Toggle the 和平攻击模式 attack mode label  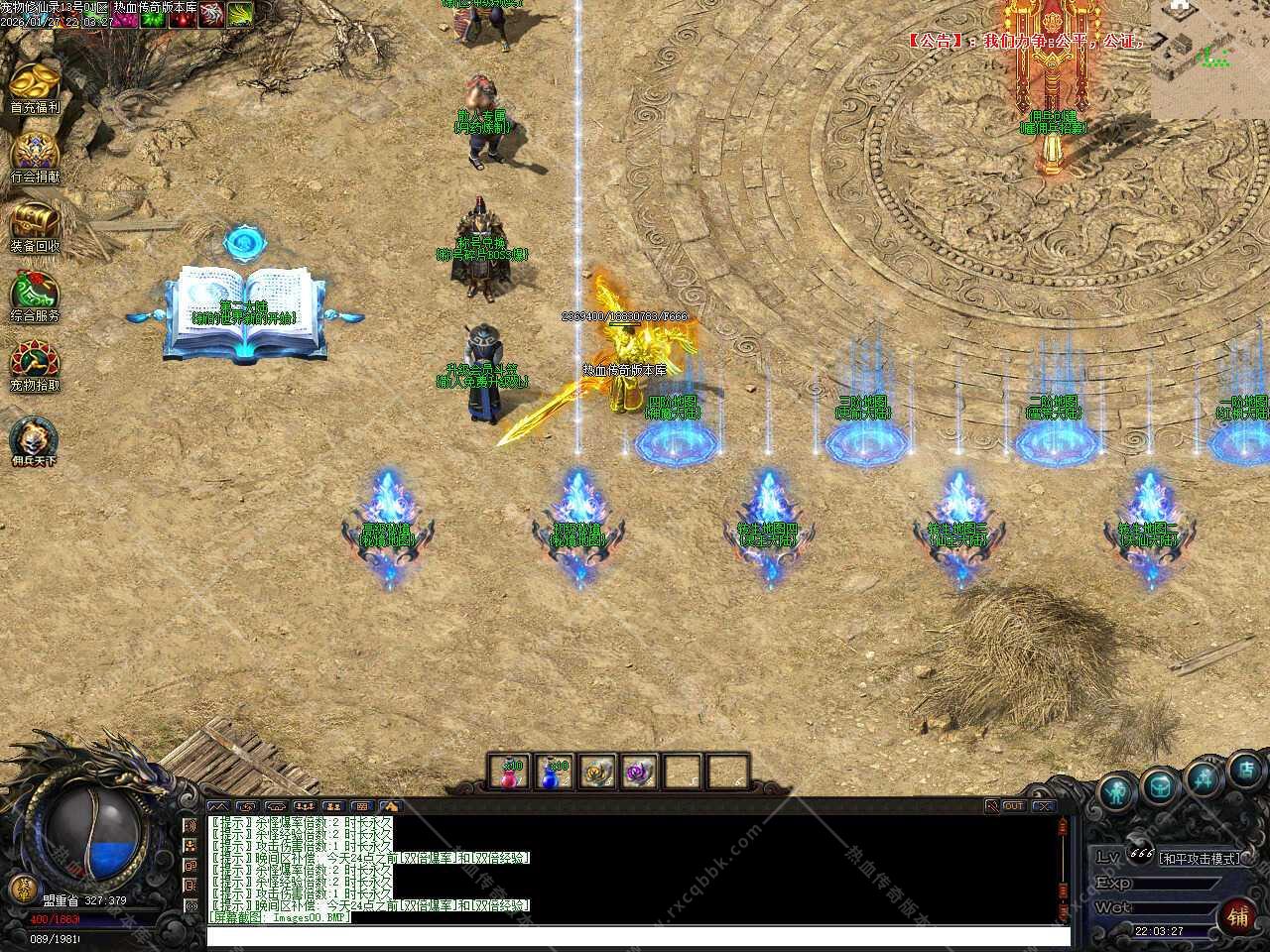tap(1200, 858)
